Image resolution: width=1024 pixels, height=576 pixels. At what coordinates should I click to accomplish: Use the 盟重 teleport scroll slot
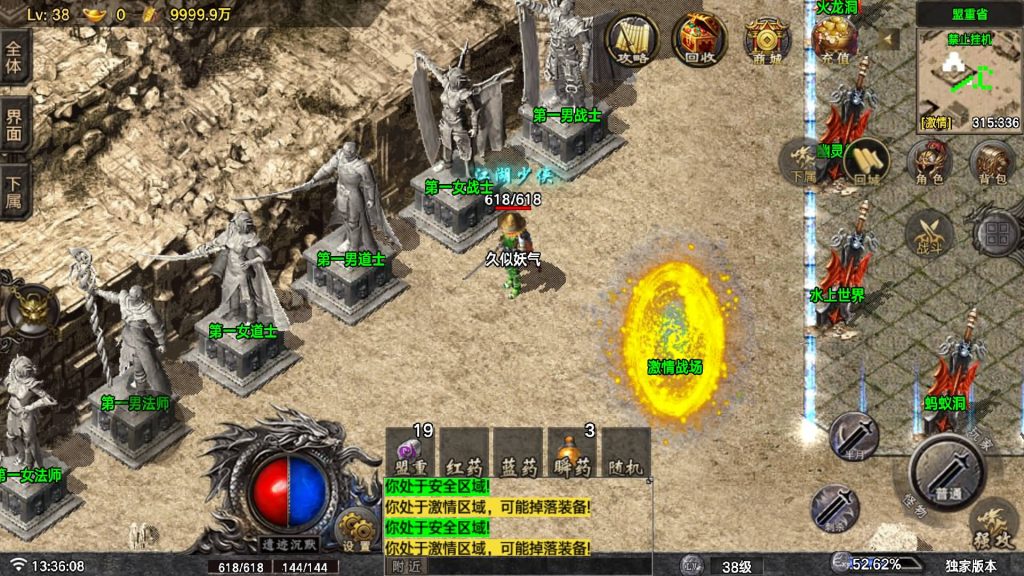[x=412, y=453]
